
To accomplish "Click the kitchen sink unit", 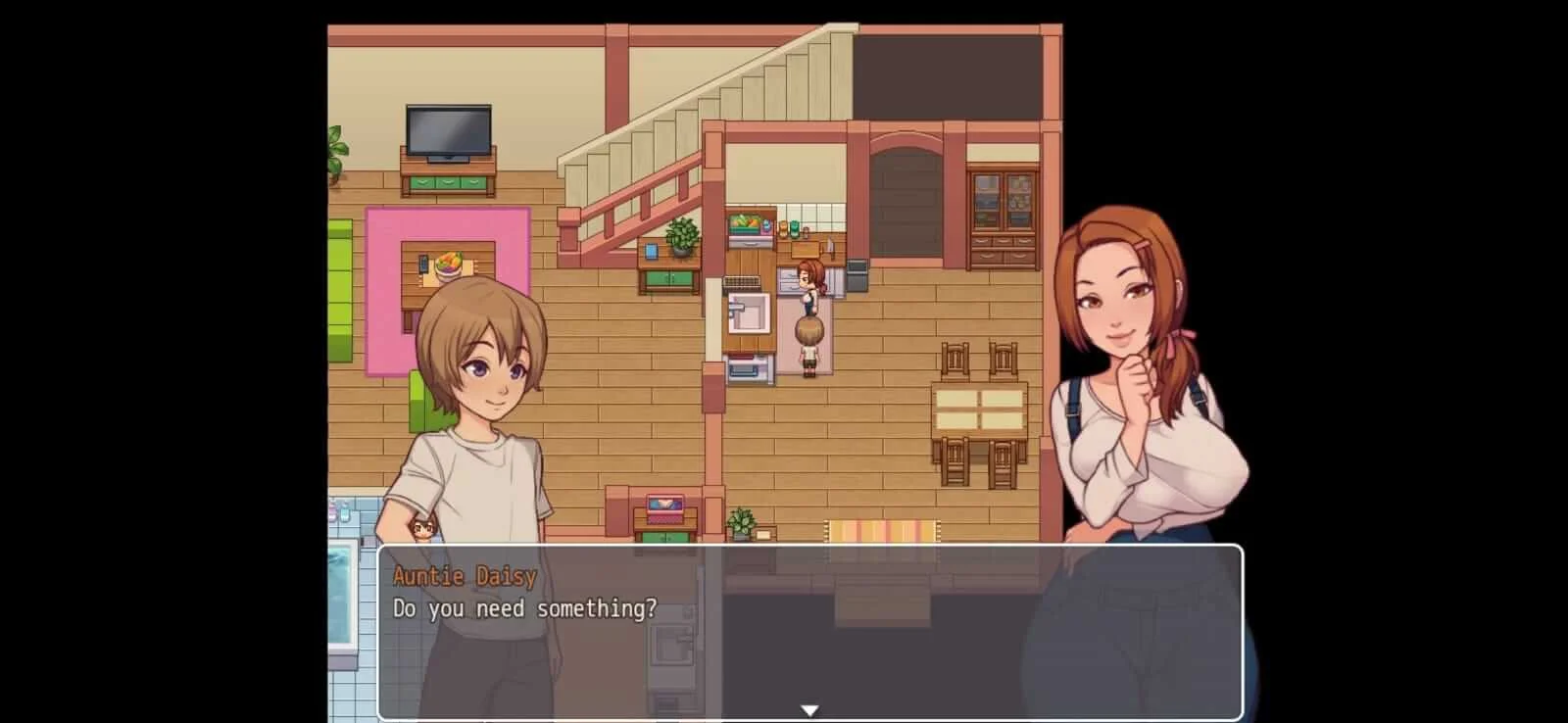I will click(748, 313).
